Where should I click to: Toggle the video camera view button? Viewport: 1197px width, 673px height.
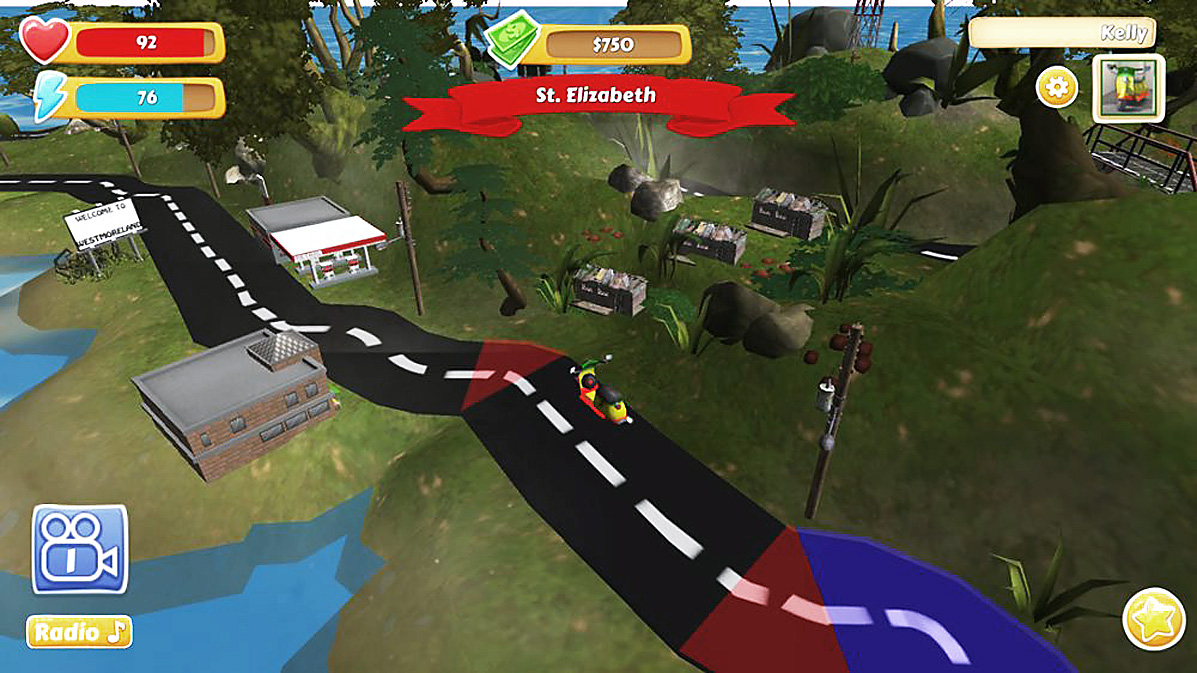click(x=80, y=549)
